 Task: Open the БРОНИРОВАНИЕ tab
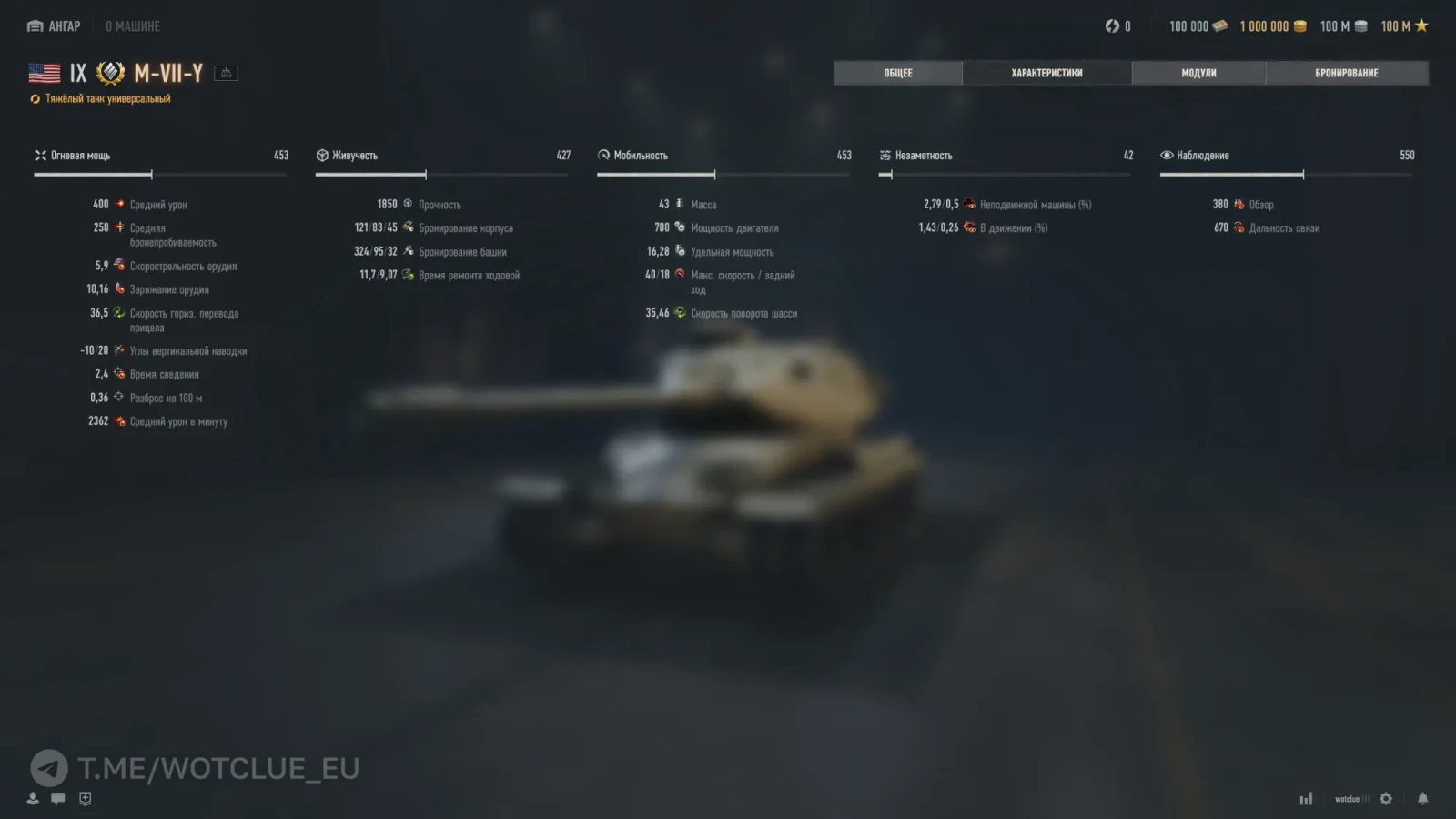pos(1346,73)
